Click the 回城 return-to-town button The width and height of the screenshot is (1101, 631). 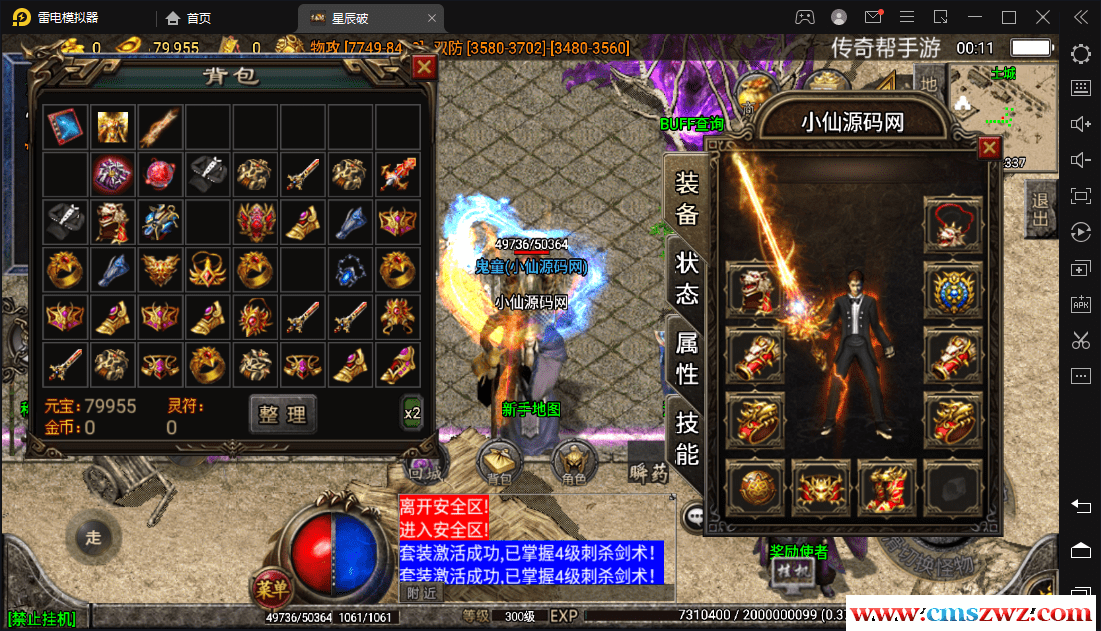422,466
